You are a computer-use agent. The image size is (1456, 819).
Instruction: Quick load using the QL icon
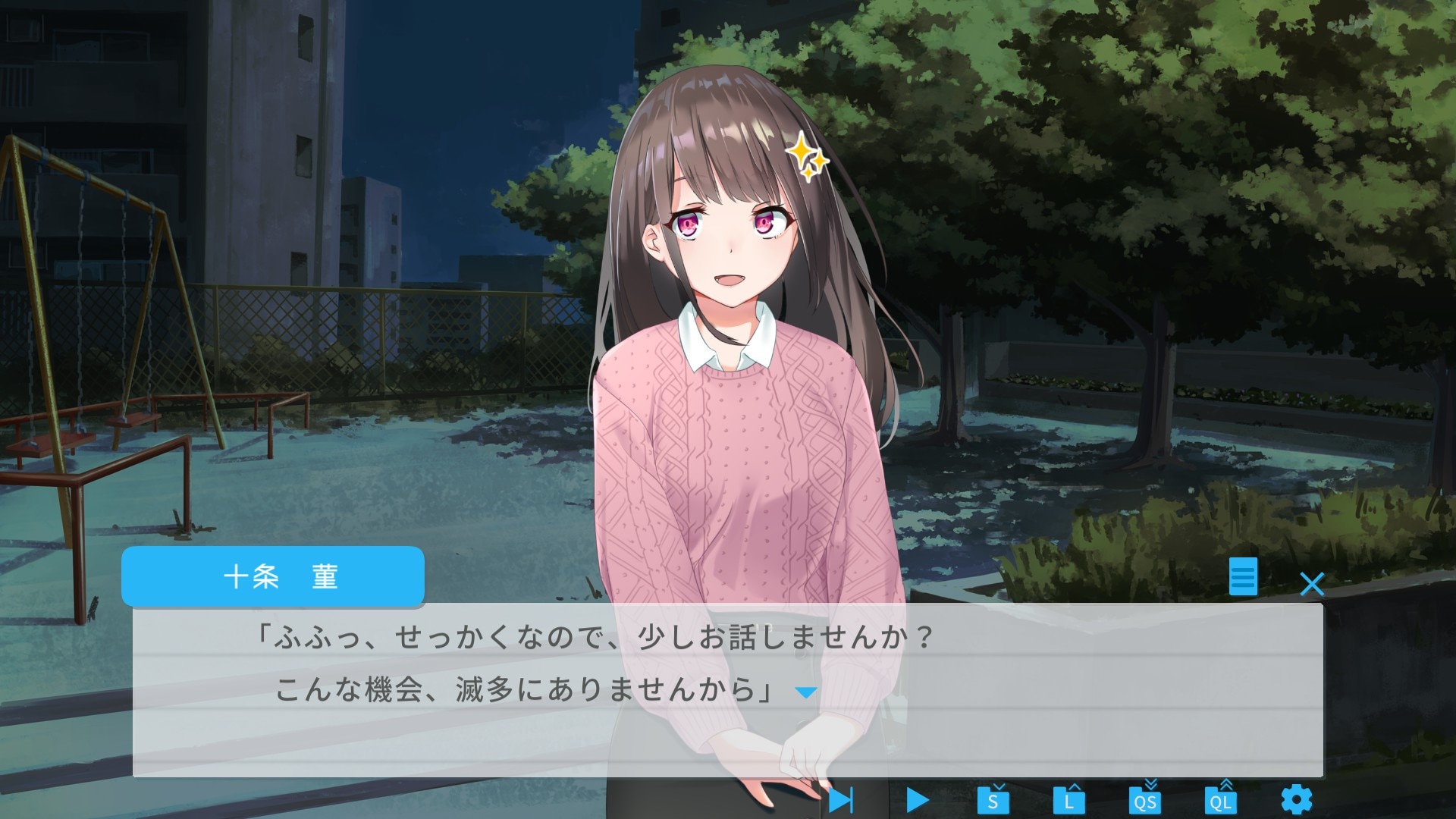point(1221,799)
